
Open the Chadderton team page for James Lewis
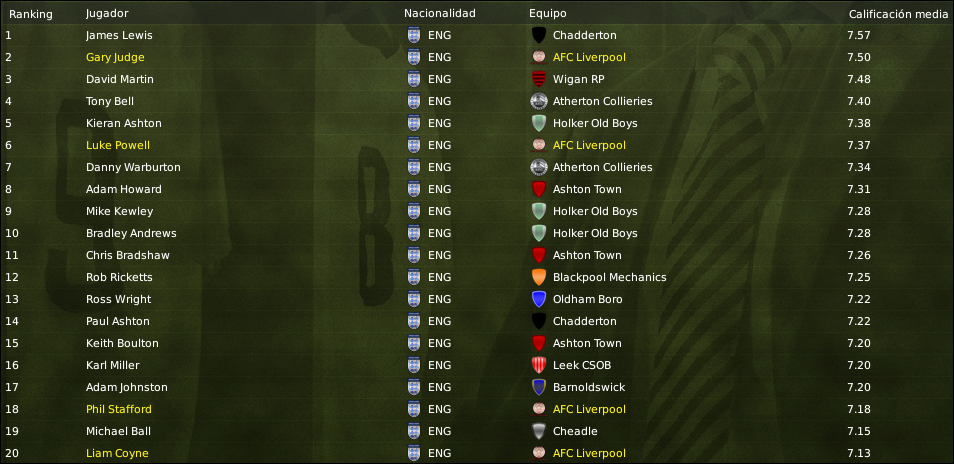(x=584, y=35)
